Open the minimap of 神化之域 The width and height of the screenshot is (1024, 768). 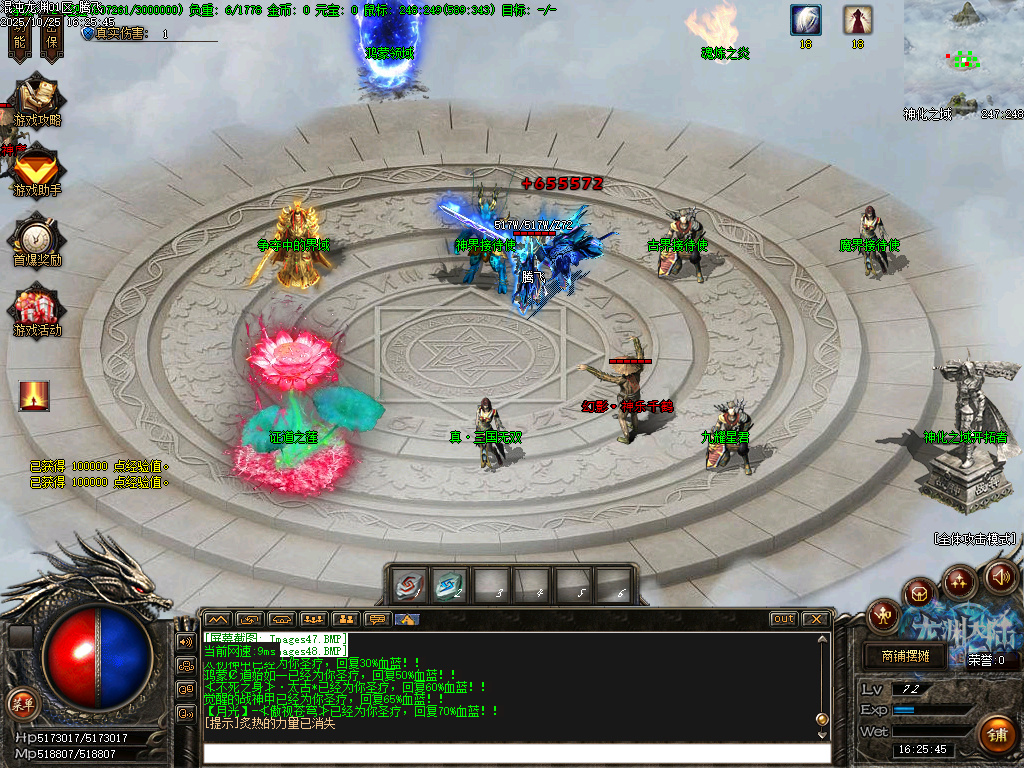pyautogui.click(x=963, y=55)
